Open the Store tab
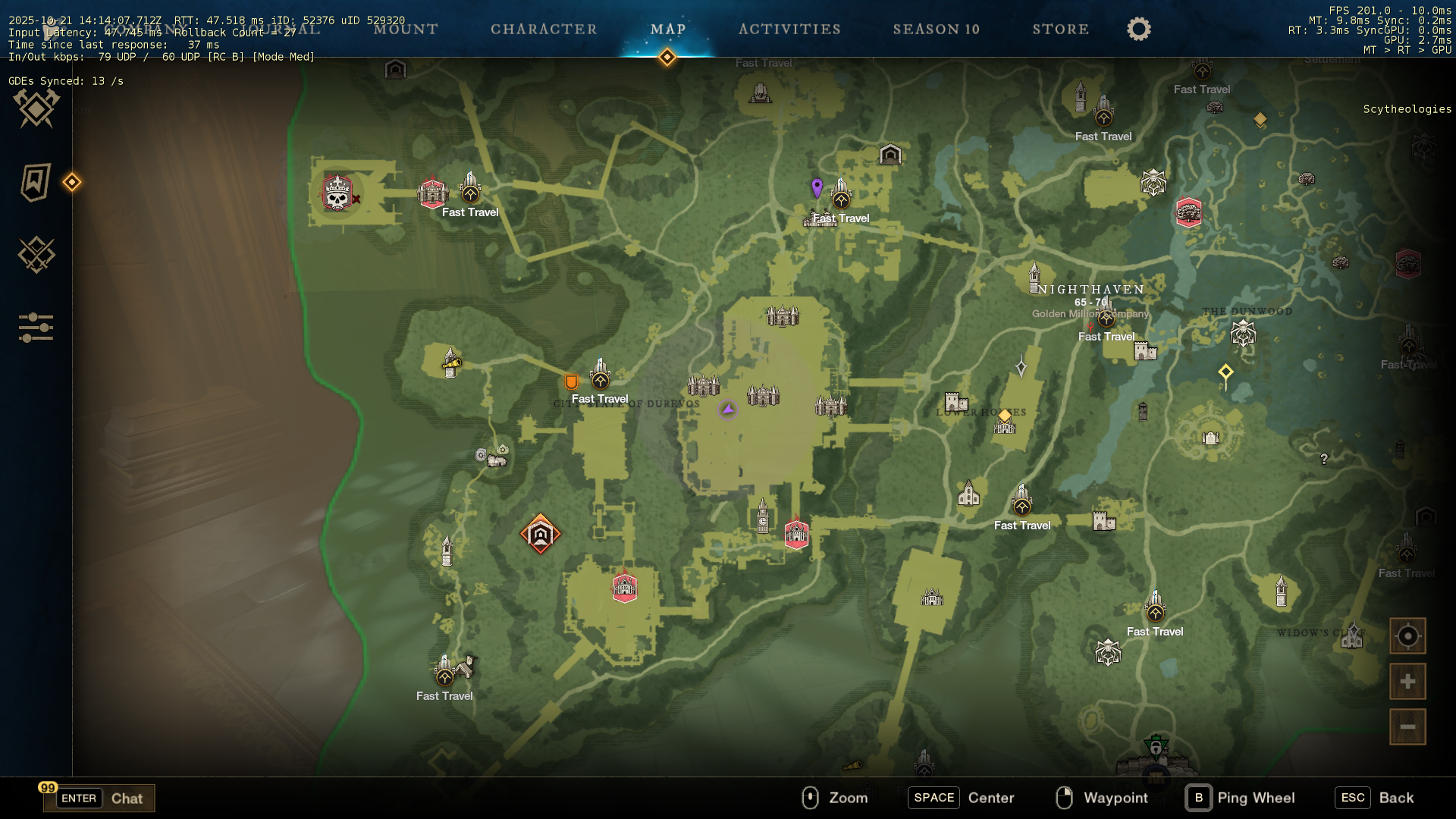The height and width of the screenshot is (819, 1456). [1060, 30]
